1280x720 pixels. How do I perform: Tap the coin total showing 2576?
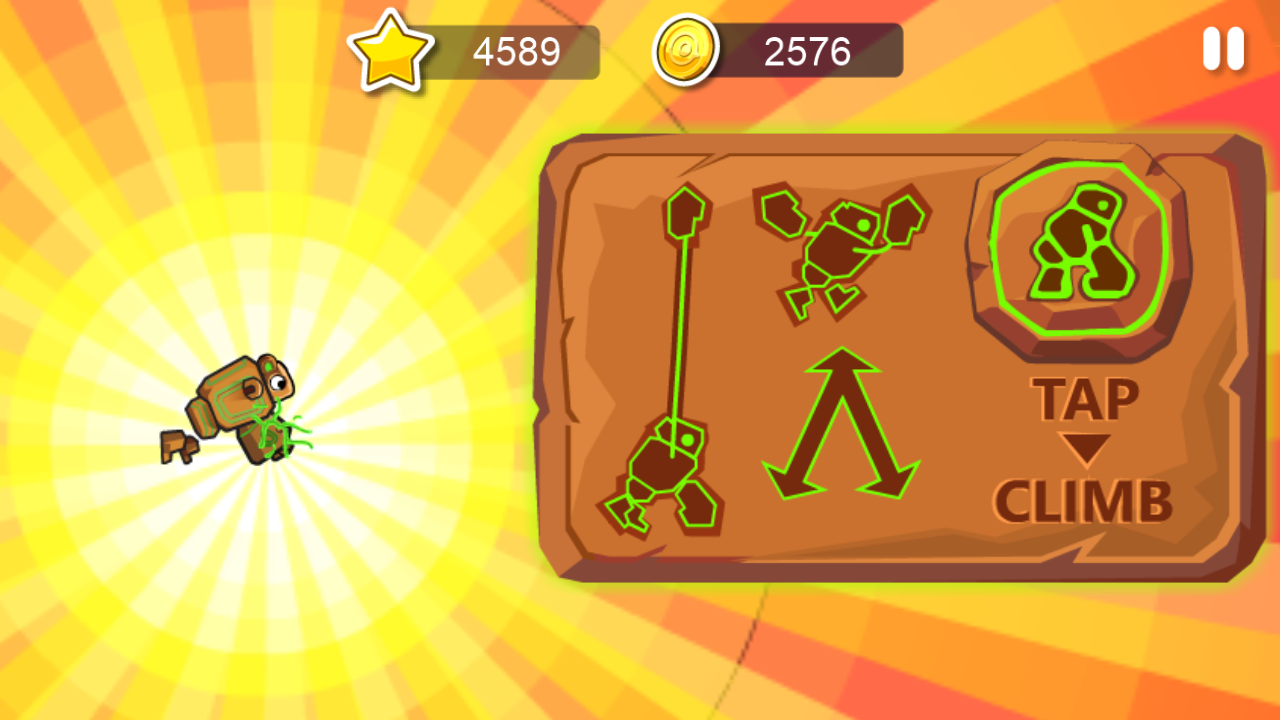pos(805,50)
